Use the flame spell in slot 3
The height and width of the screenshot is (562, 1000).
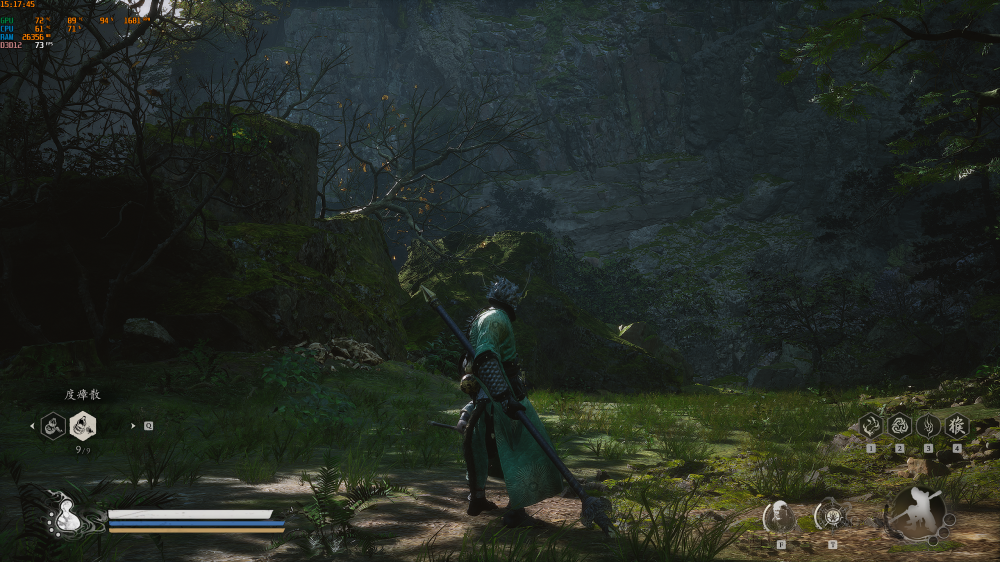click(x=928, y=425)
